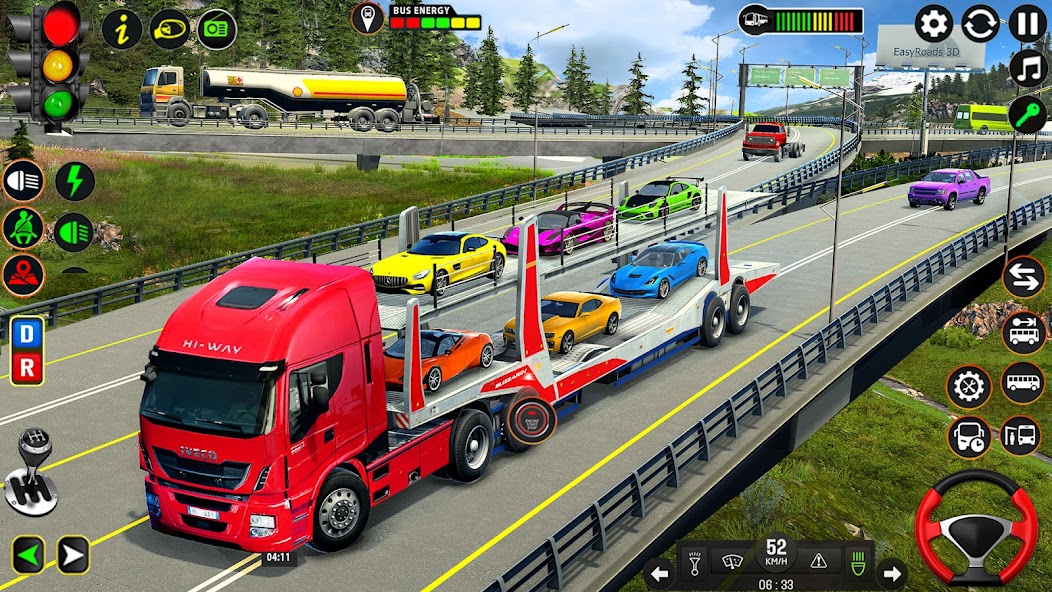This screenshot has height=592, width=1052.
Task: Fasten the seatbelt icon
Action: tap(23, 228)
